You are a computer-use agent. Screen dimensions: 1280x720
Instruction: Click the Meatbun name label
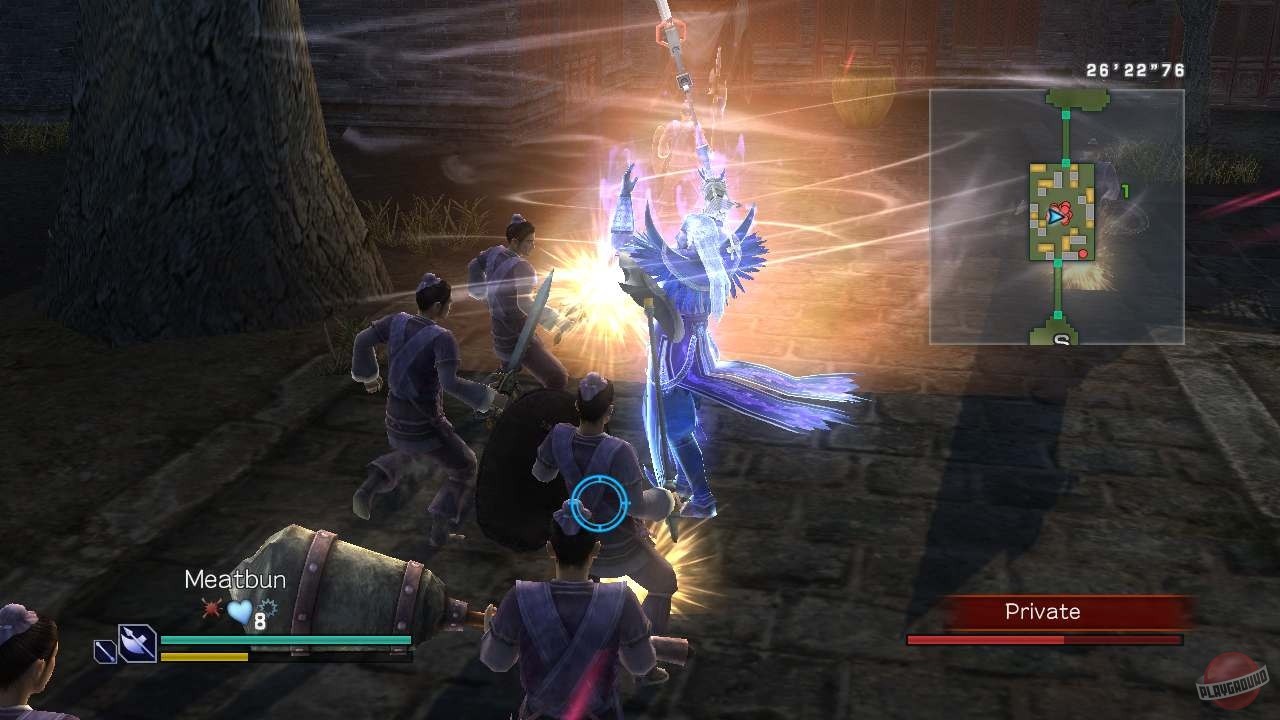pos(236,579)
